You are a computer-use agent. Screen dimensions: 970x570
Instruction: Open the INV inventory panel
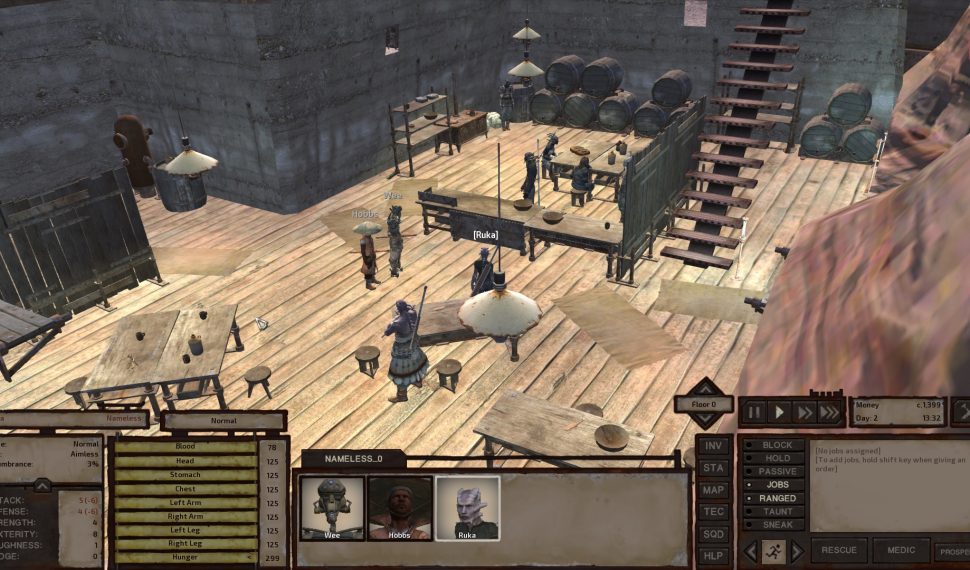pyautogui.click(x=713, y=445)
